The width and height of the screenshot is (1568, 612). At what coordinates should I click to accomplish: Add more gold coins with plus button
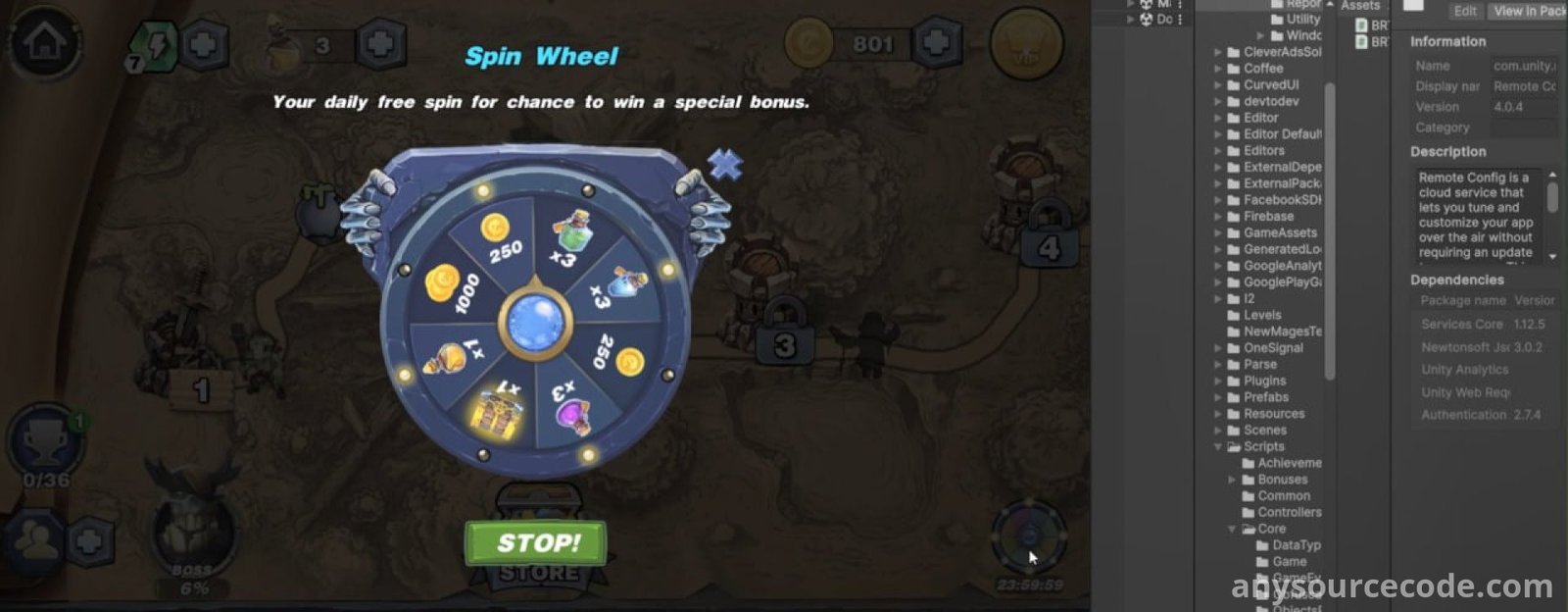[937, 43]
